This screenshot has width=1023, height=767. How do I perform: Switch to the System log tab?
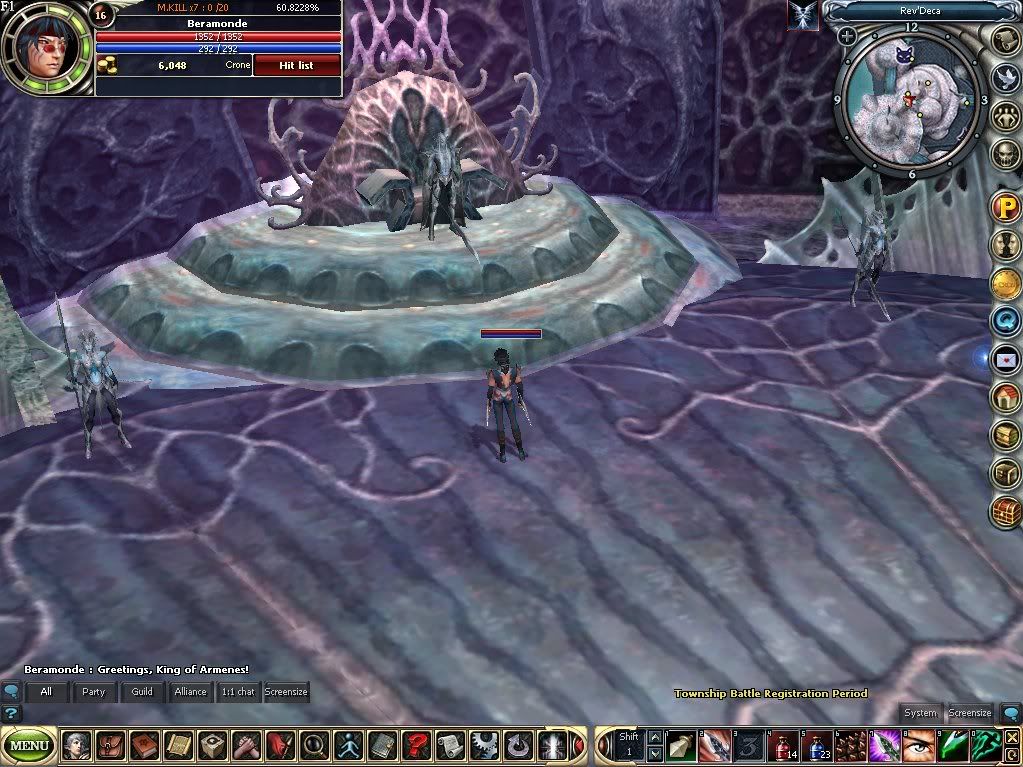(x=920, y=713)
